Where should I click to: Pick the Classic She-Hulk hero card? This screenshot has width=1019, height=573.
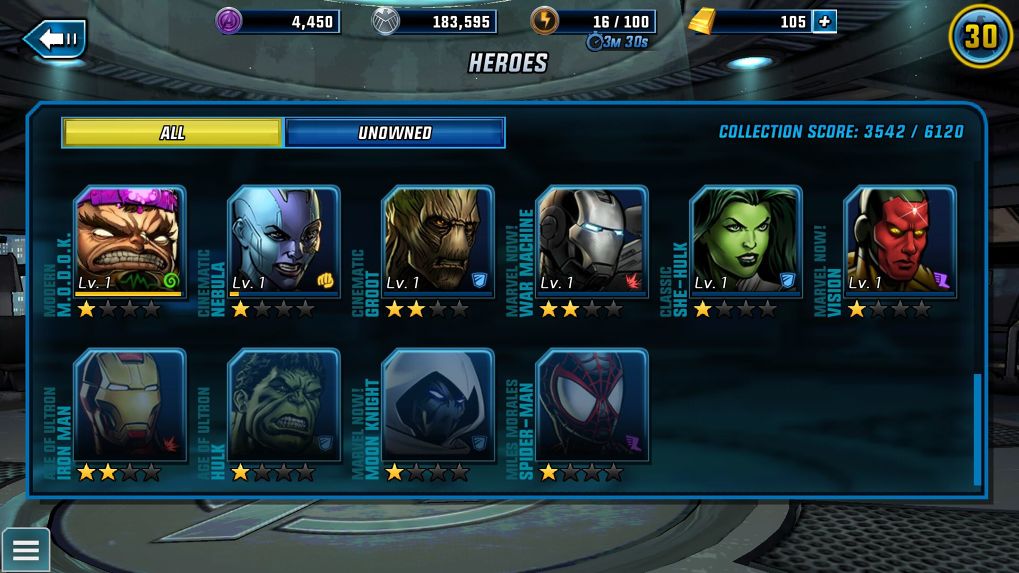click(x=746, y=241)
